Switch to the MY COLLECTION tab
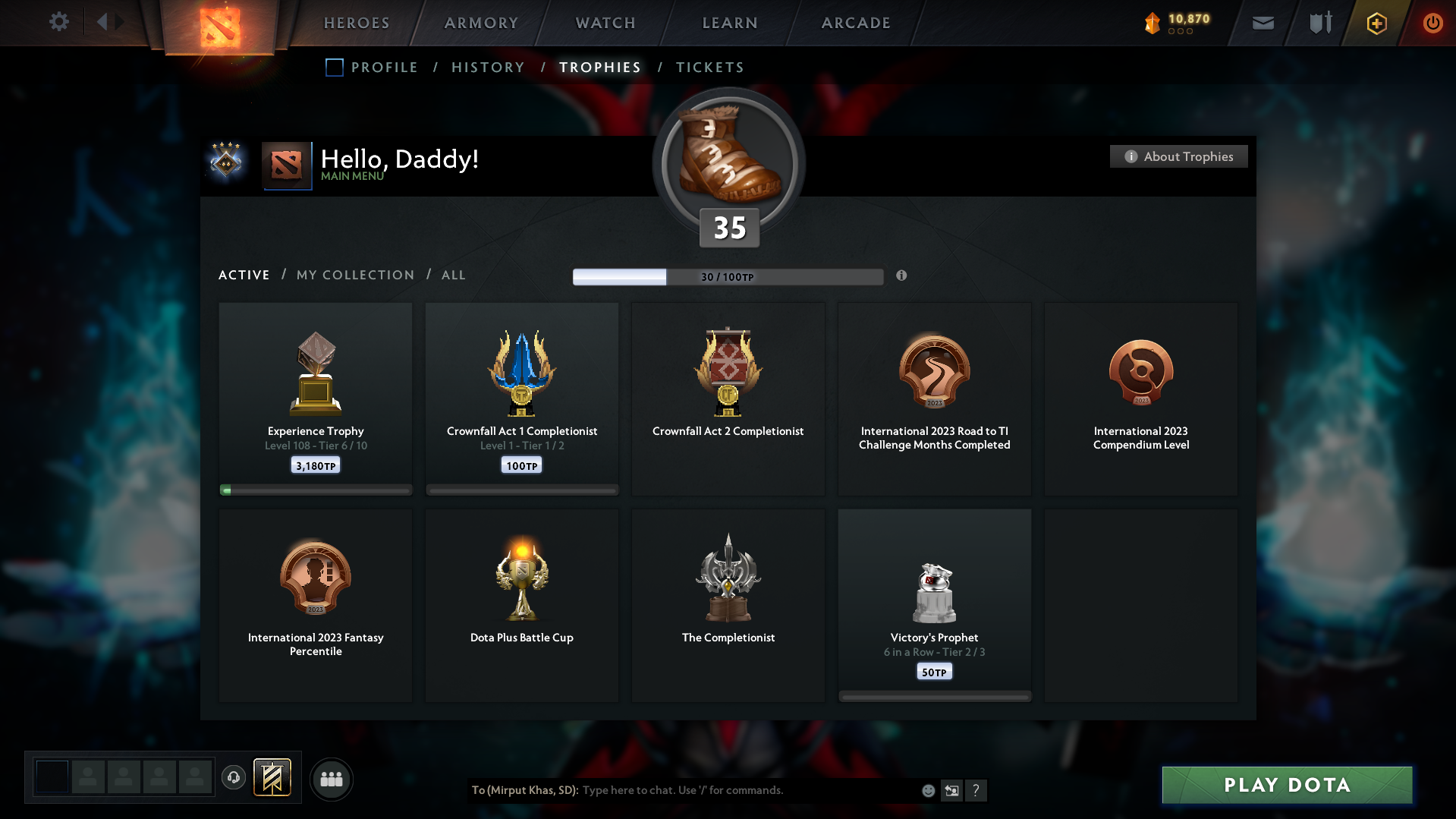 point(354,275)
